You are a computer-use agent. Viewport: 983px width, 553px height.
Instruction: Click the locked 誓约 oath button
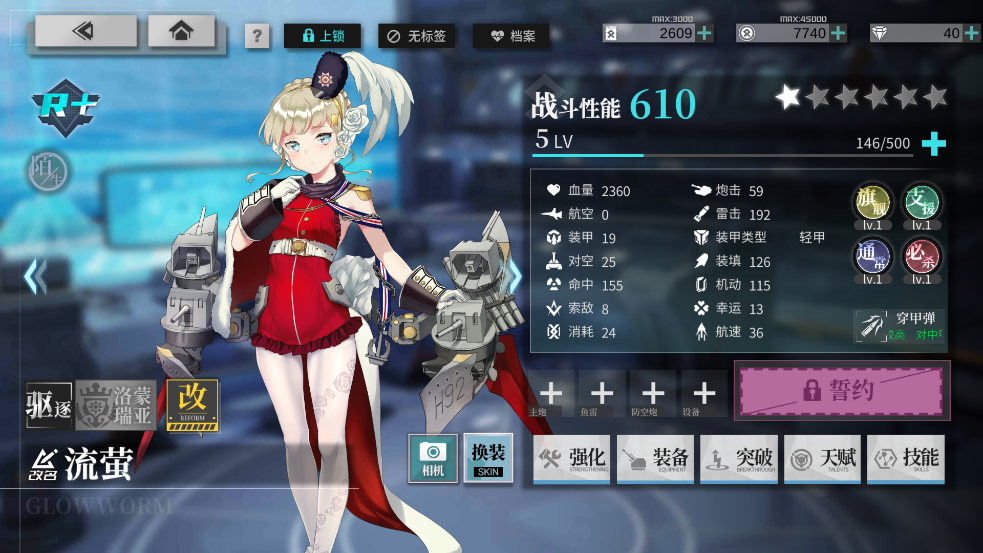pos(842,390)
